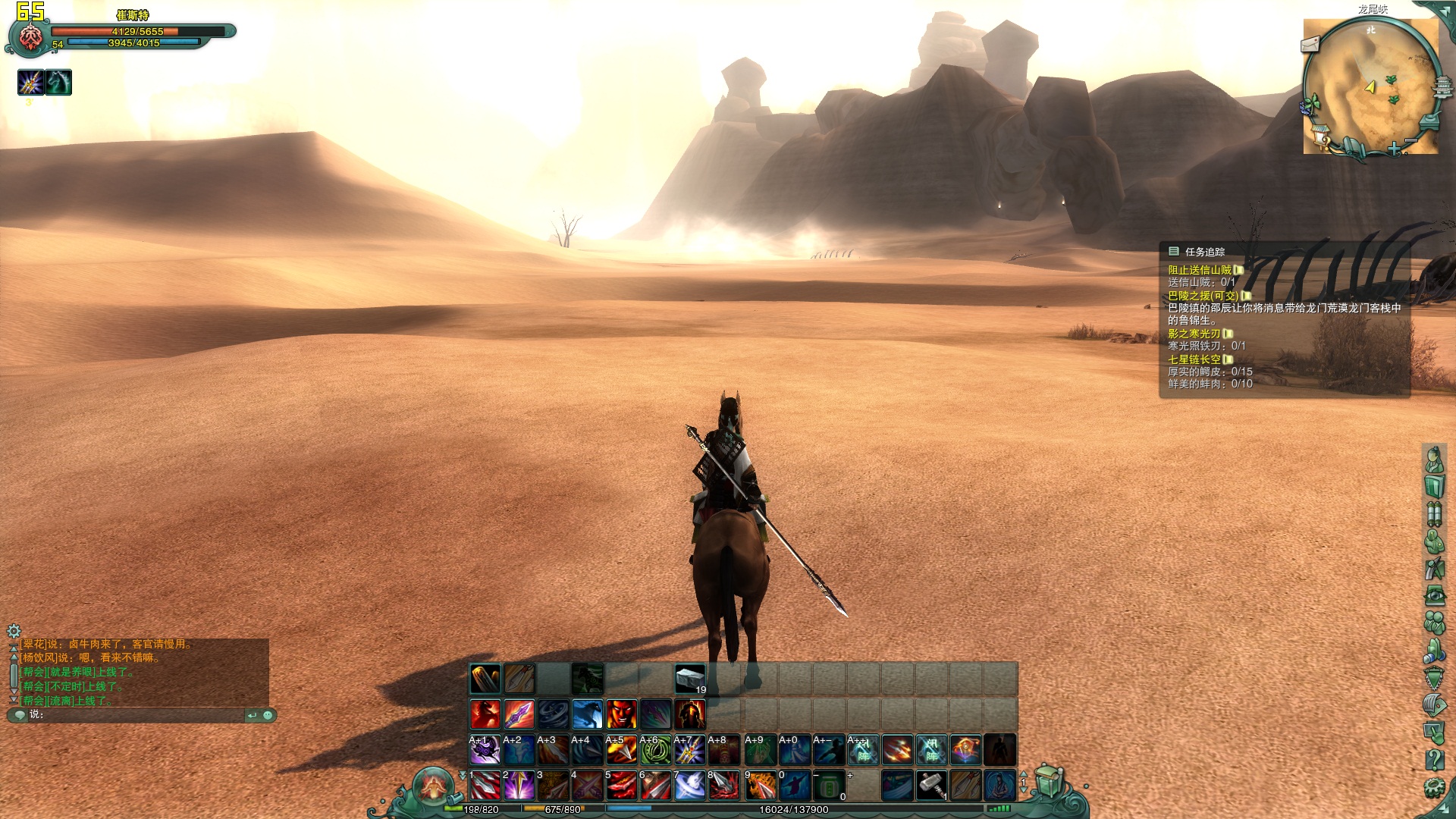This screenshot has width=1456, height=819.
Task: Open the system settings gear icon
Action: [1433, 787]
